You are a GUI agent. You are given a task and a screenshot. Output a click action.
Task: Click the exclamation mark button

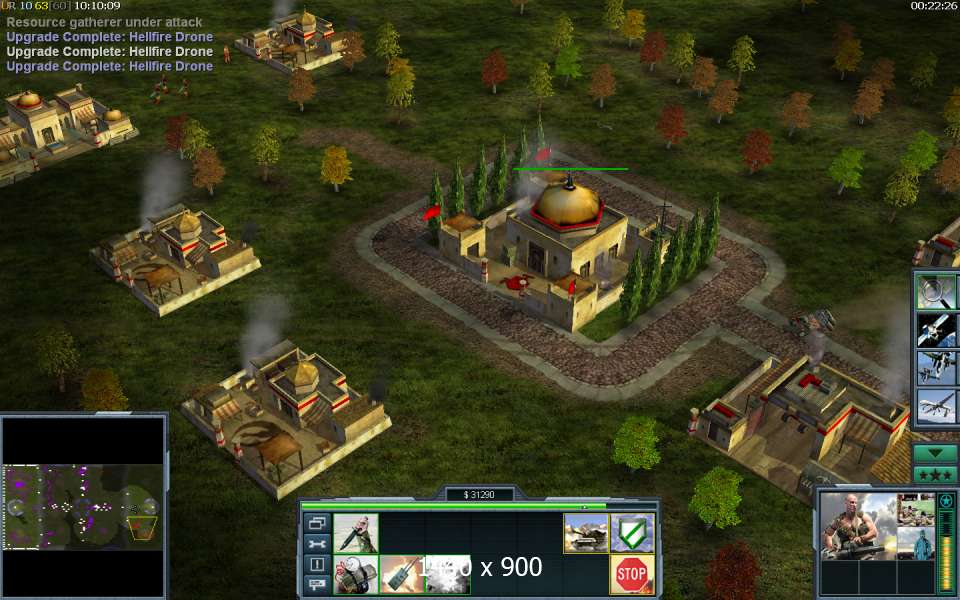[x=317, y=564]
